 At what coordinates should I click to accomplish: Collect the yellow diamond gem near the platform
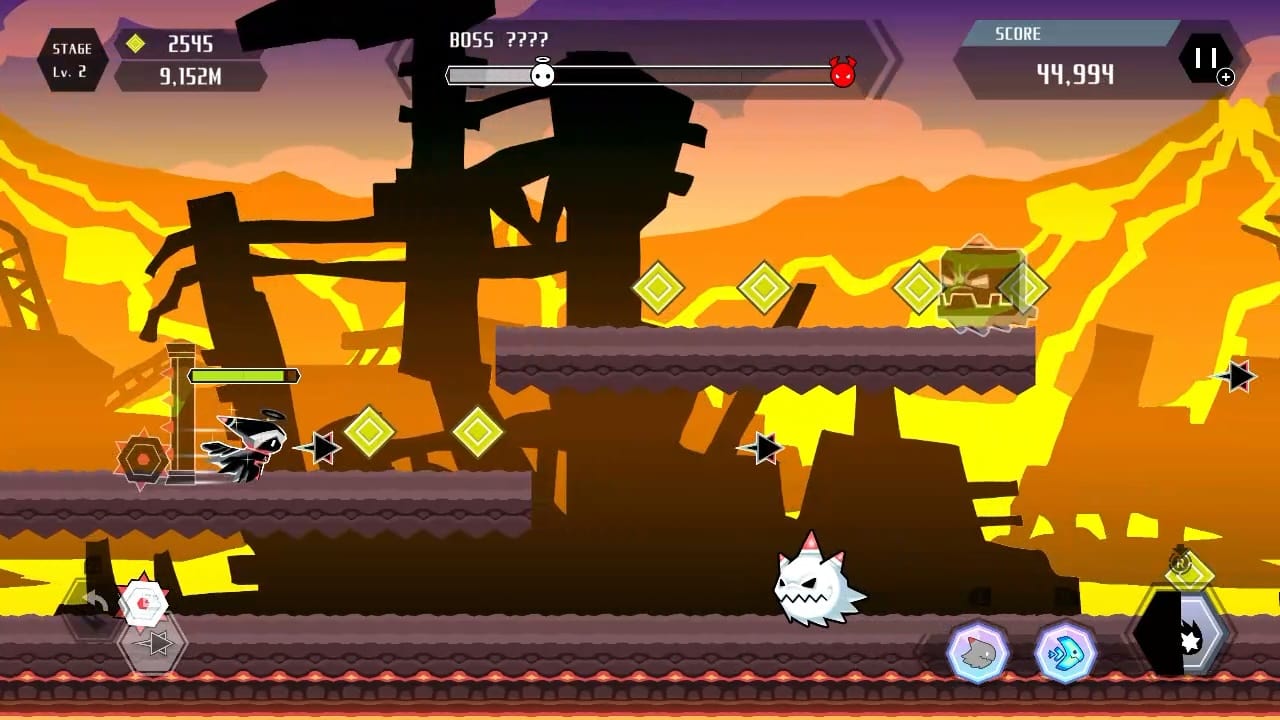(x=660, y=288)
